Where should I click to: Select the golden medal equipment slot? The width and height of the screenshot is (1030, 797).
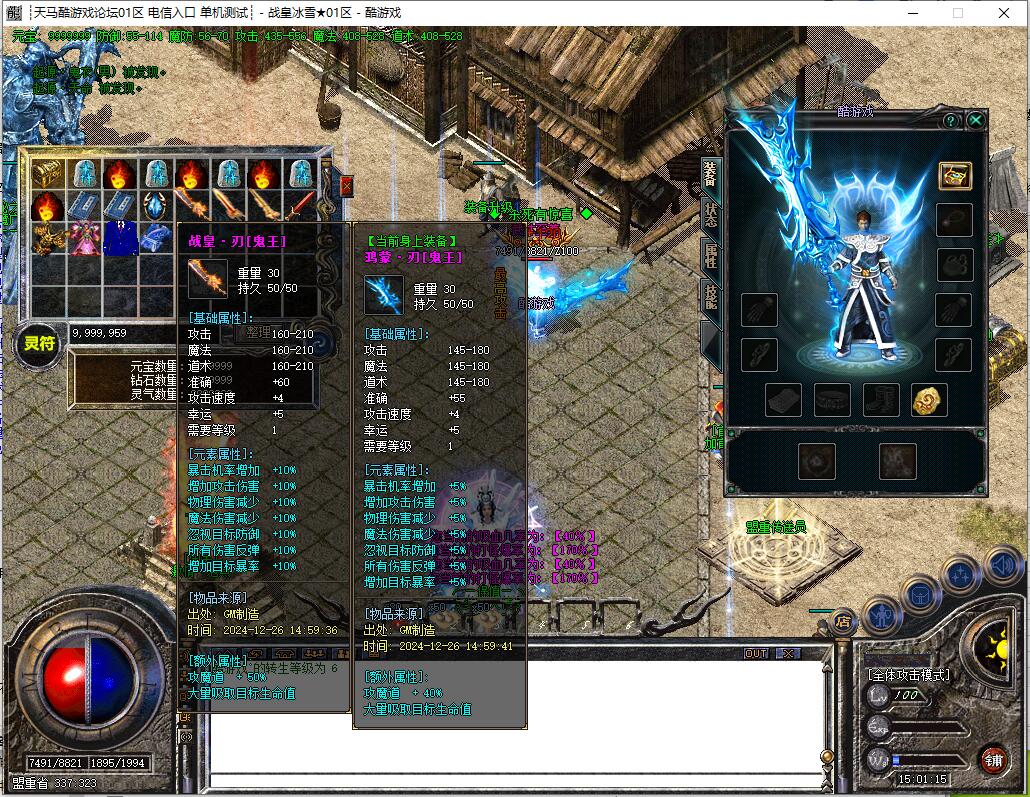click(929, 400)
